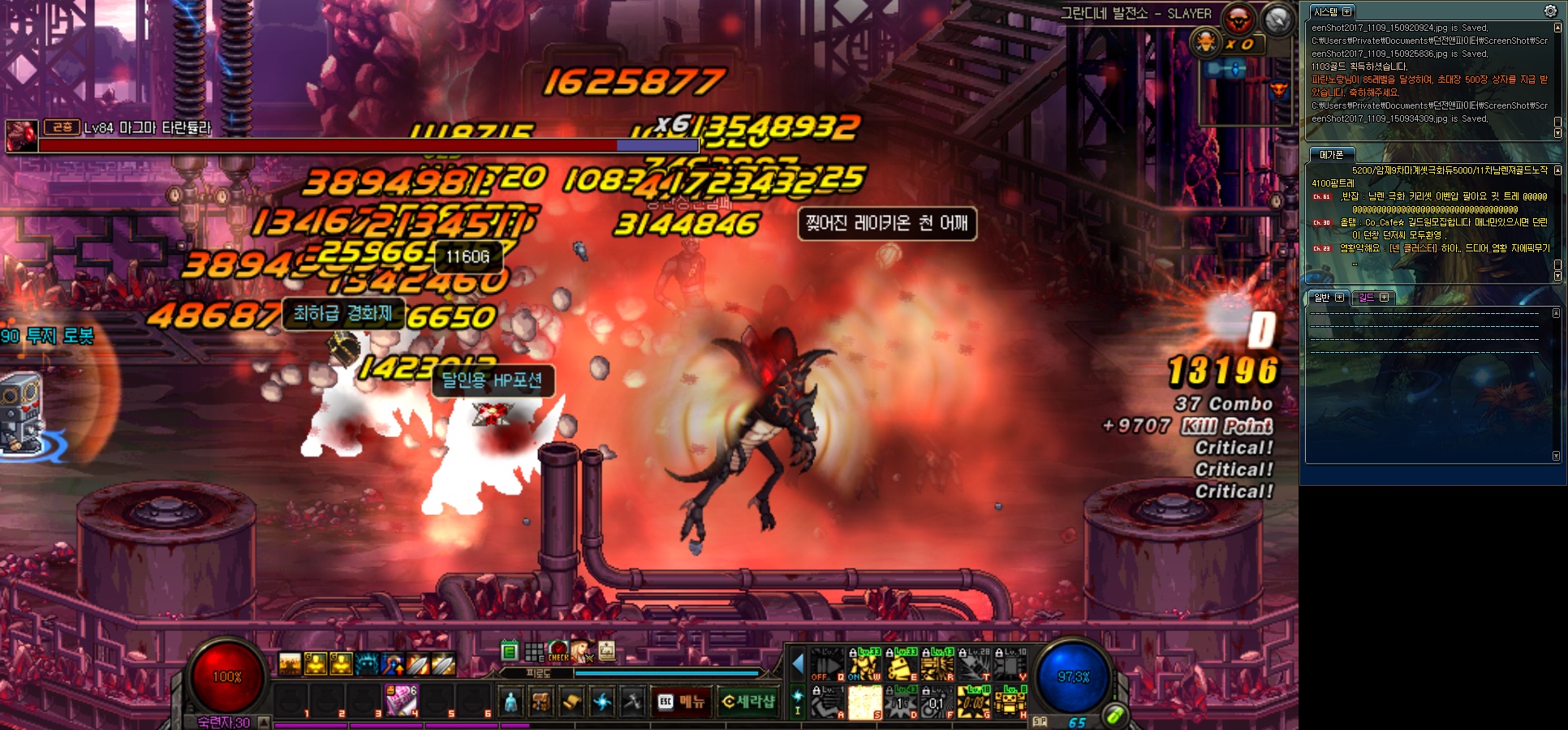Click the blue left arrow beside skill bar

point(798,665)
